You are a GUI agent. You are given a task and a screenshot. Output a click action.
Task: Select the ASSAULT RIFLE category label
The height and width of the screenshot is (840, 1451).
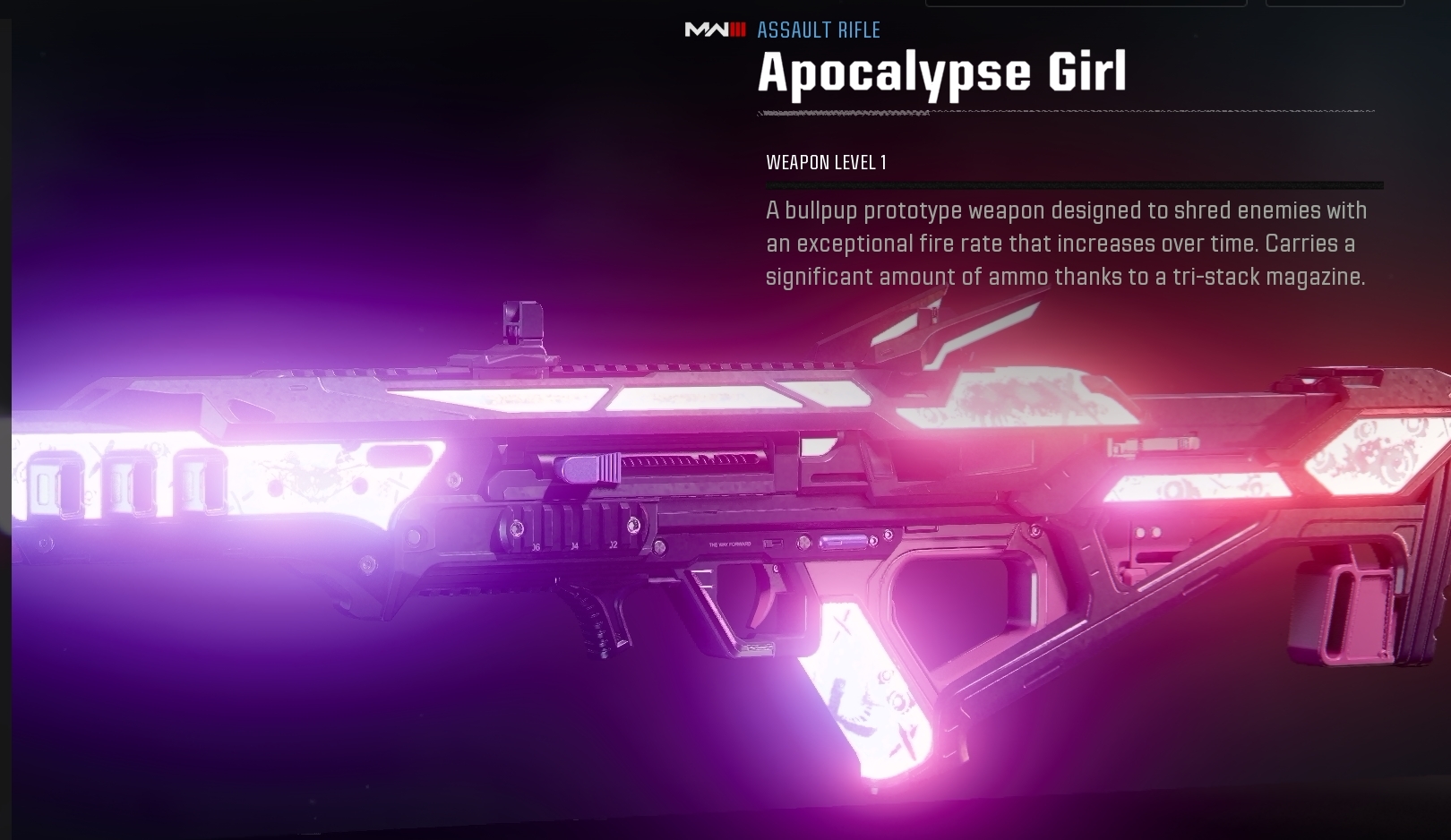(818, 30)
